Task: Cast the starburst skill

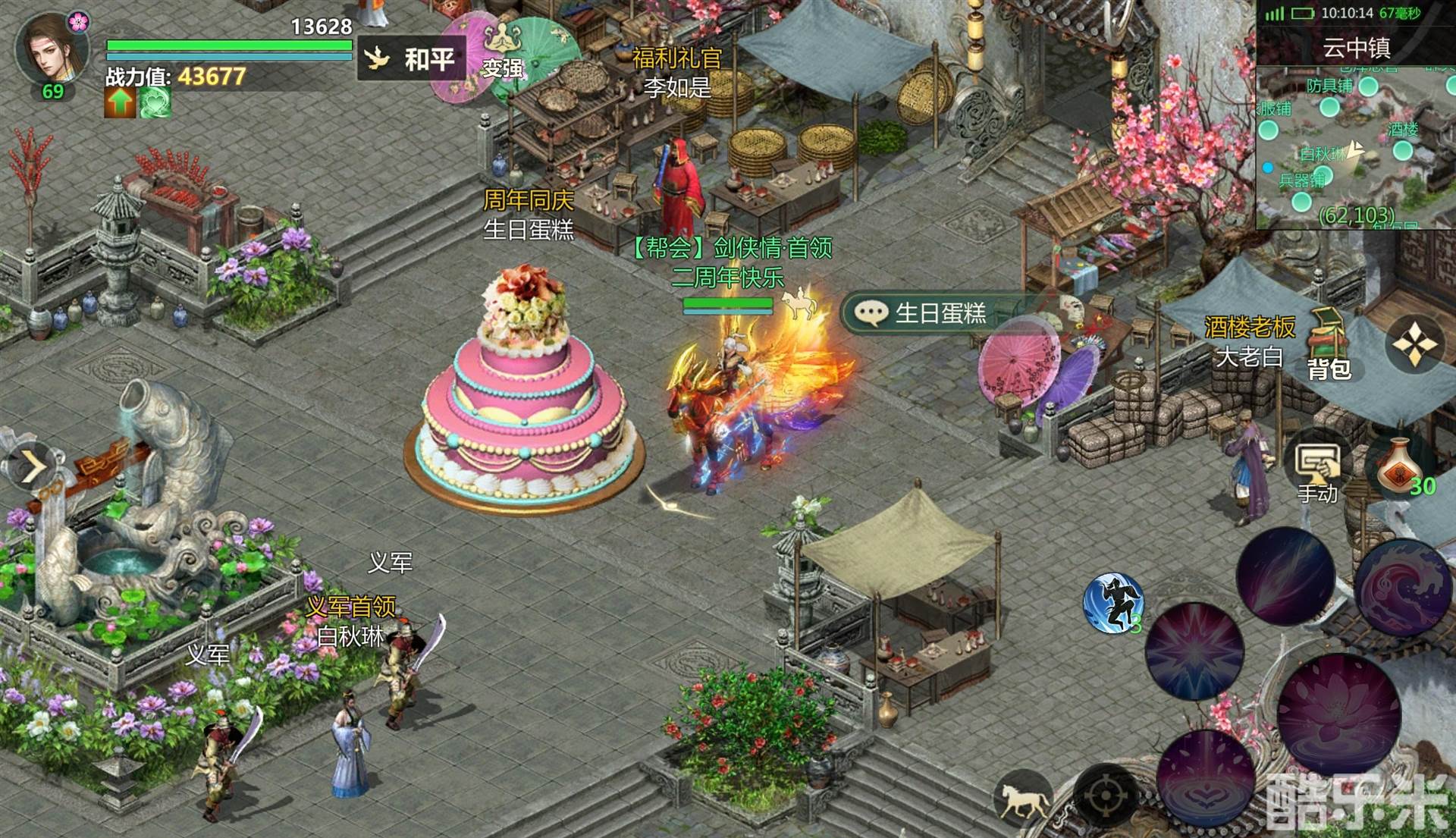Action: pos(1194,651)
